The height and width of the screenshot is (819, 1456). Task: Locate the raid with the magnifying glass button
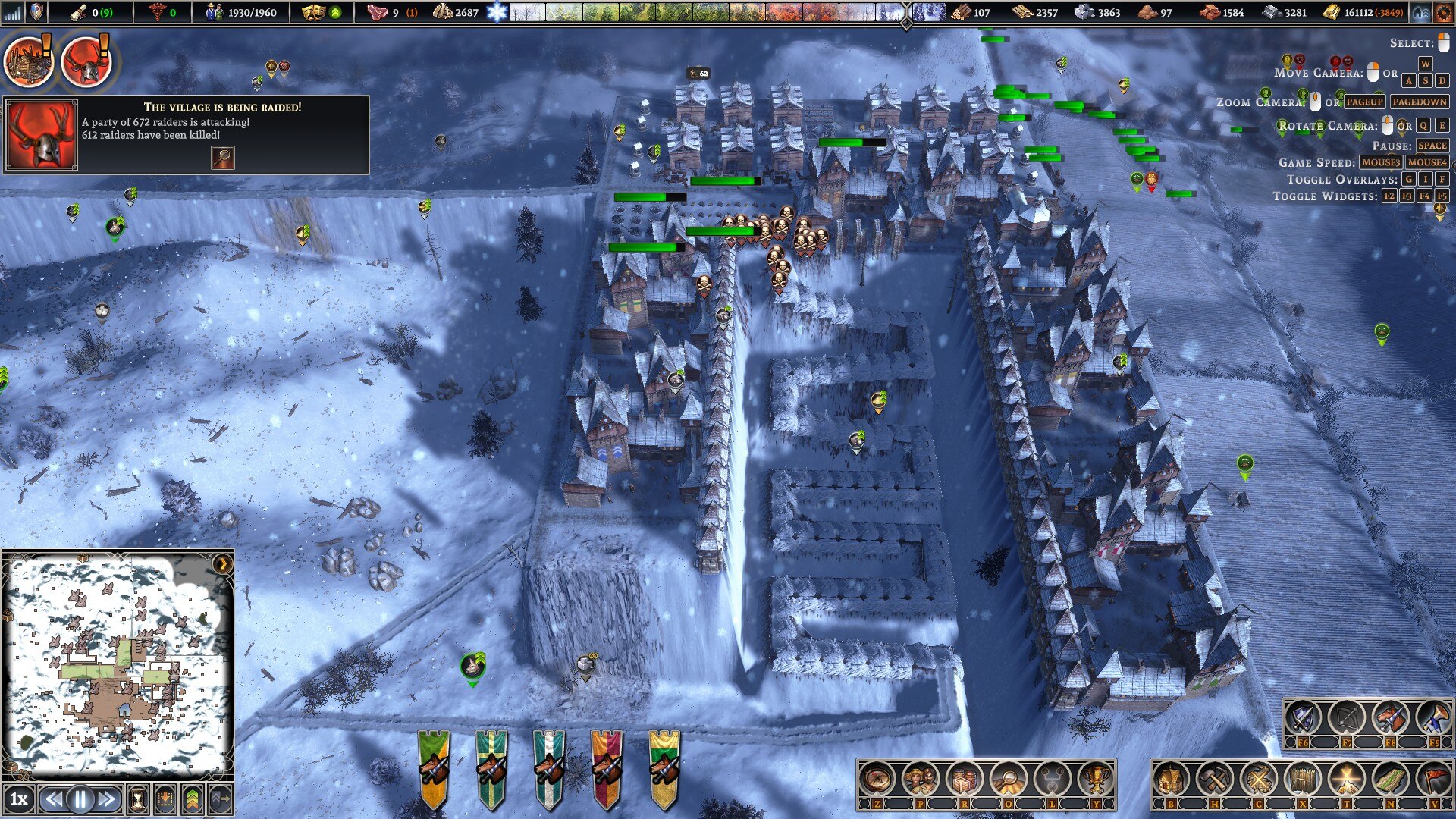pyautogui.click(x=222, y=157)
